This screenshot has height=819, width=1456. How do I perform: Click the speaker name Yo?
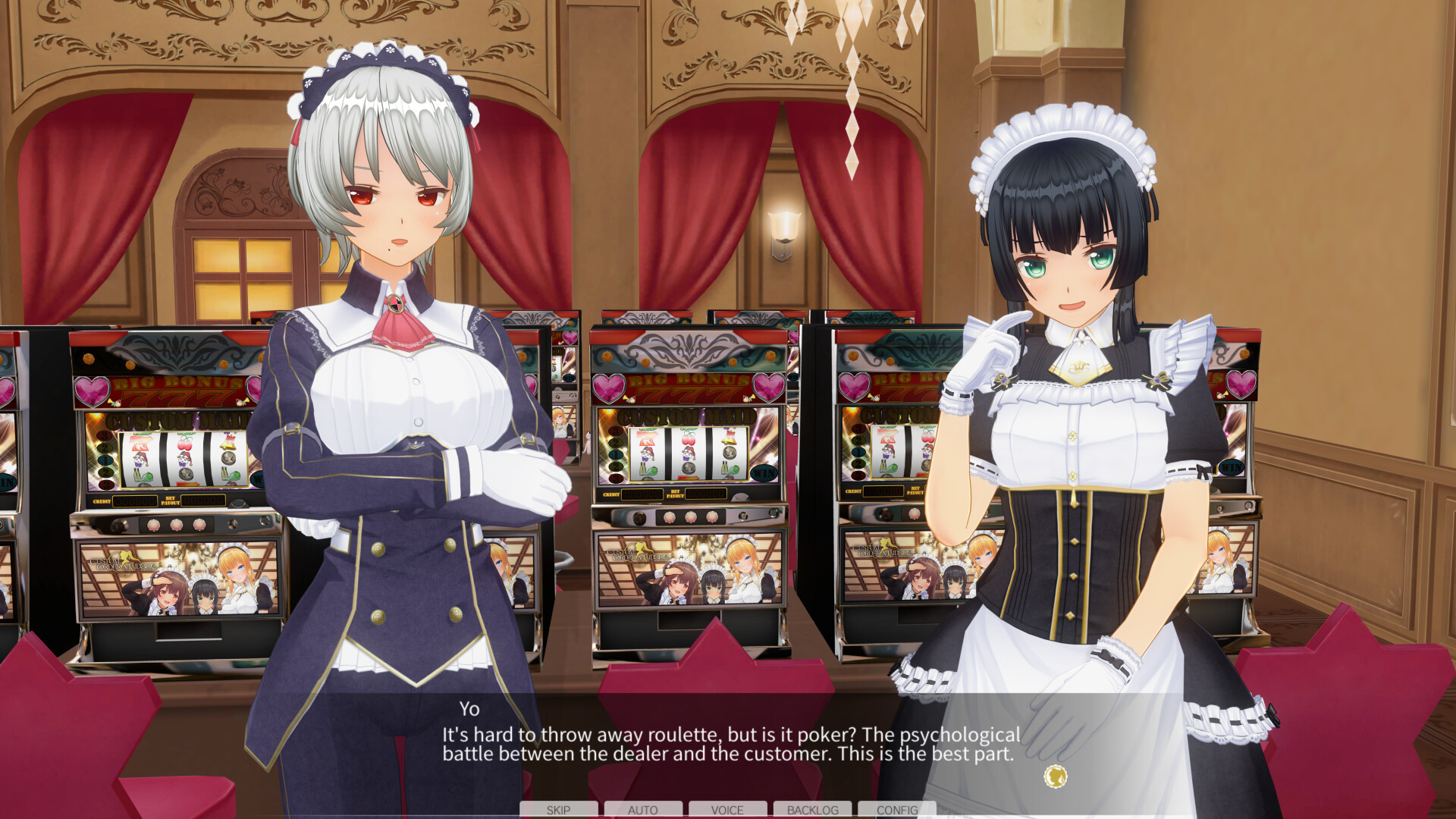(470, 711)
